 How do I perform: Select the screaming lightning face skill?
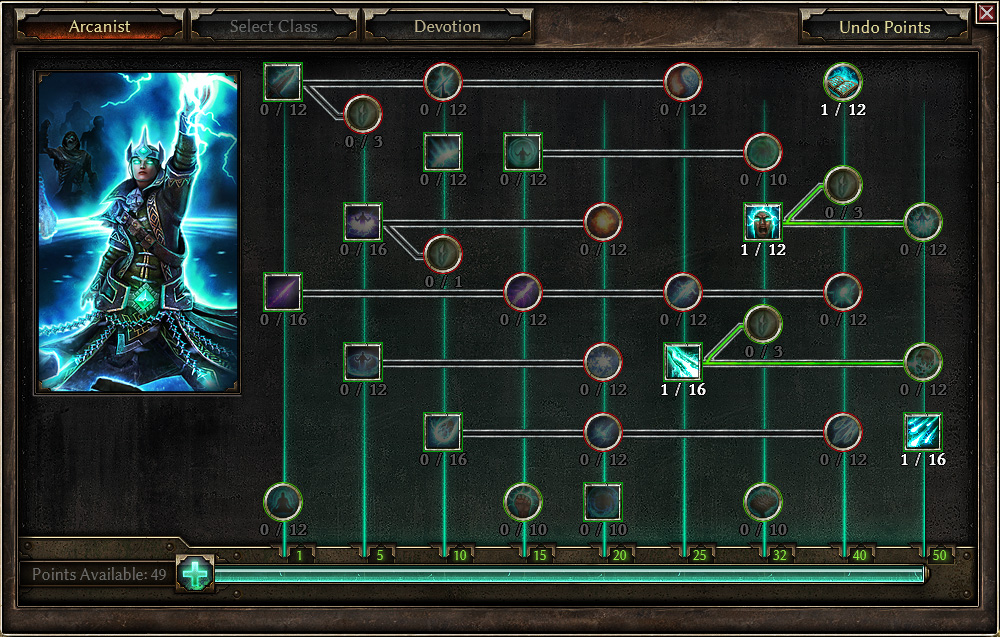pyautogui.click(x=763, y=222)
